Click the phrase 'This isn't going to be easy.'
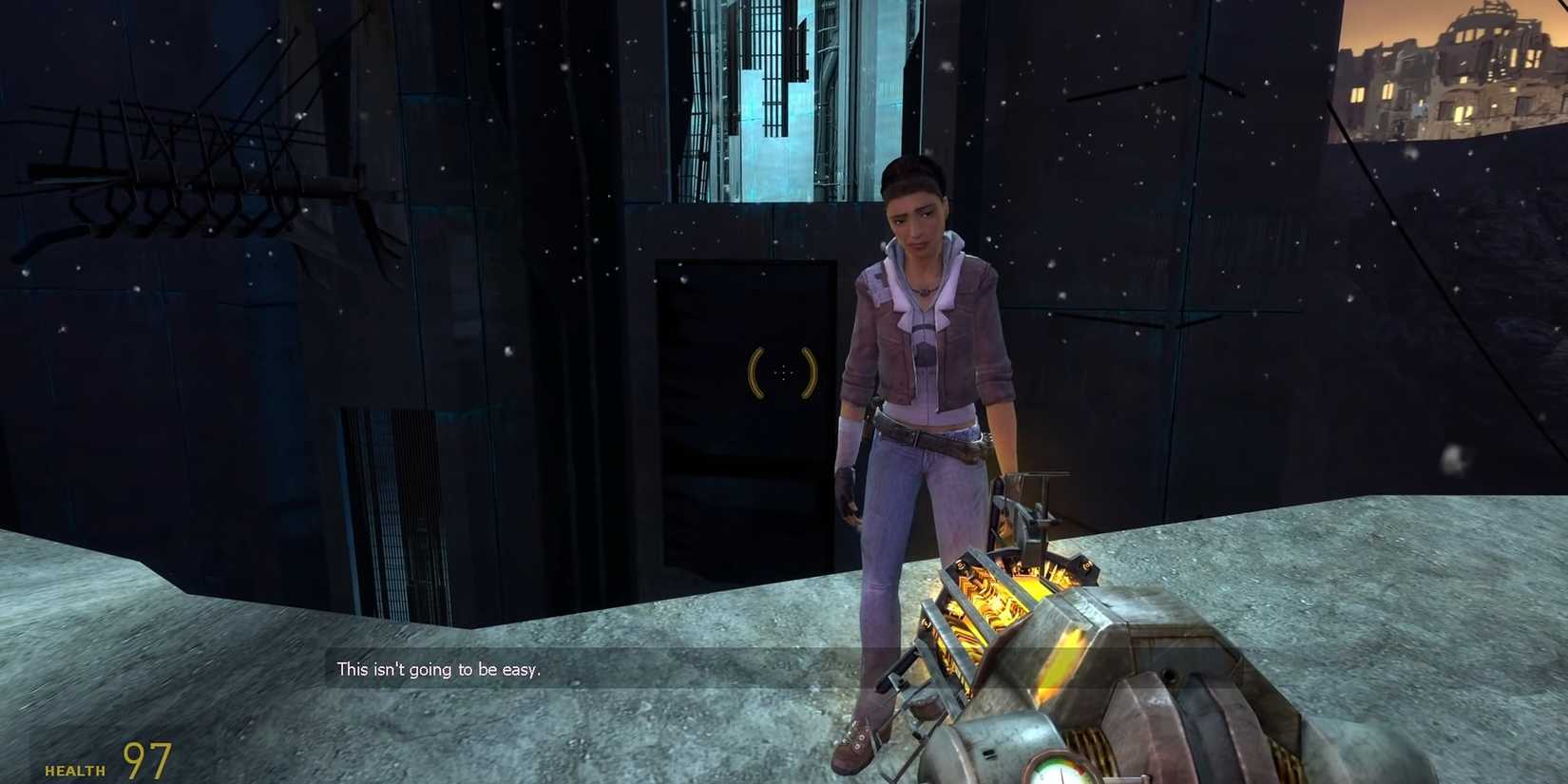Viewport: 1568px width, 784px height. 437,669
